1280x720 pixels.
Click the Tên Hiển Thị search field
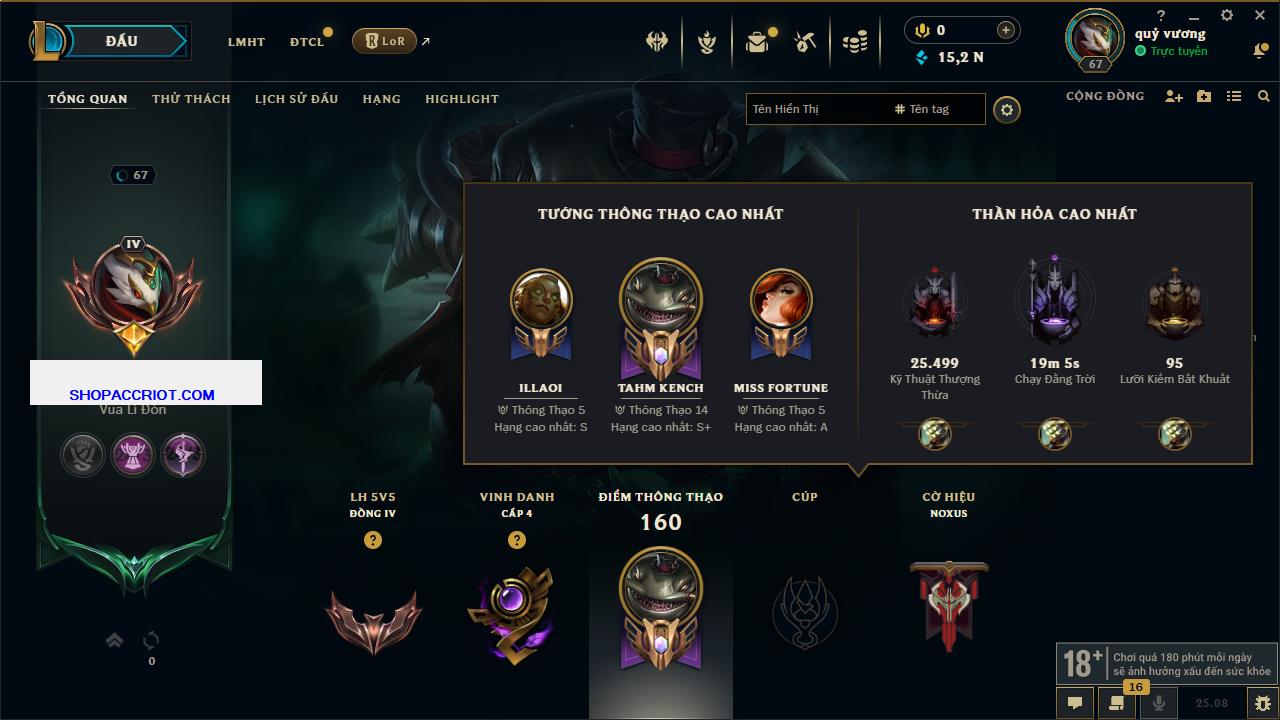pyautogui.click(x=815, y=109)
